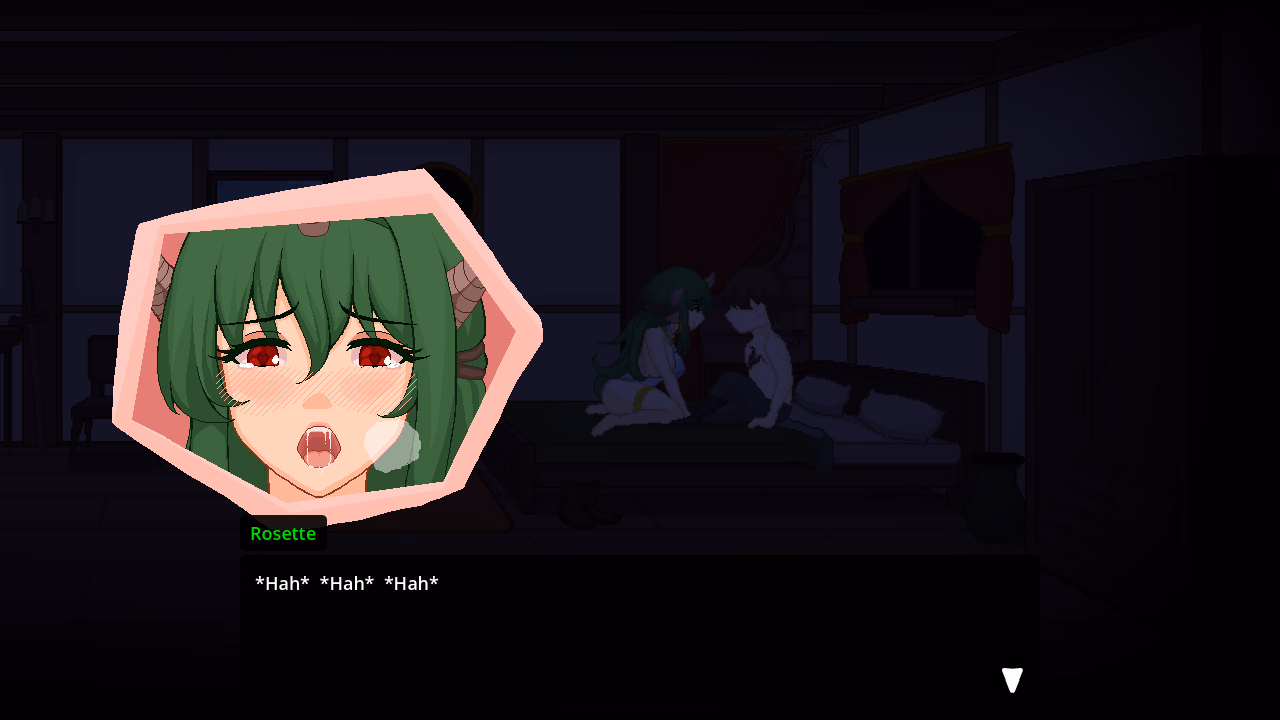
Task: Click the triangle indicator to continue
Action: [1011, 679]
